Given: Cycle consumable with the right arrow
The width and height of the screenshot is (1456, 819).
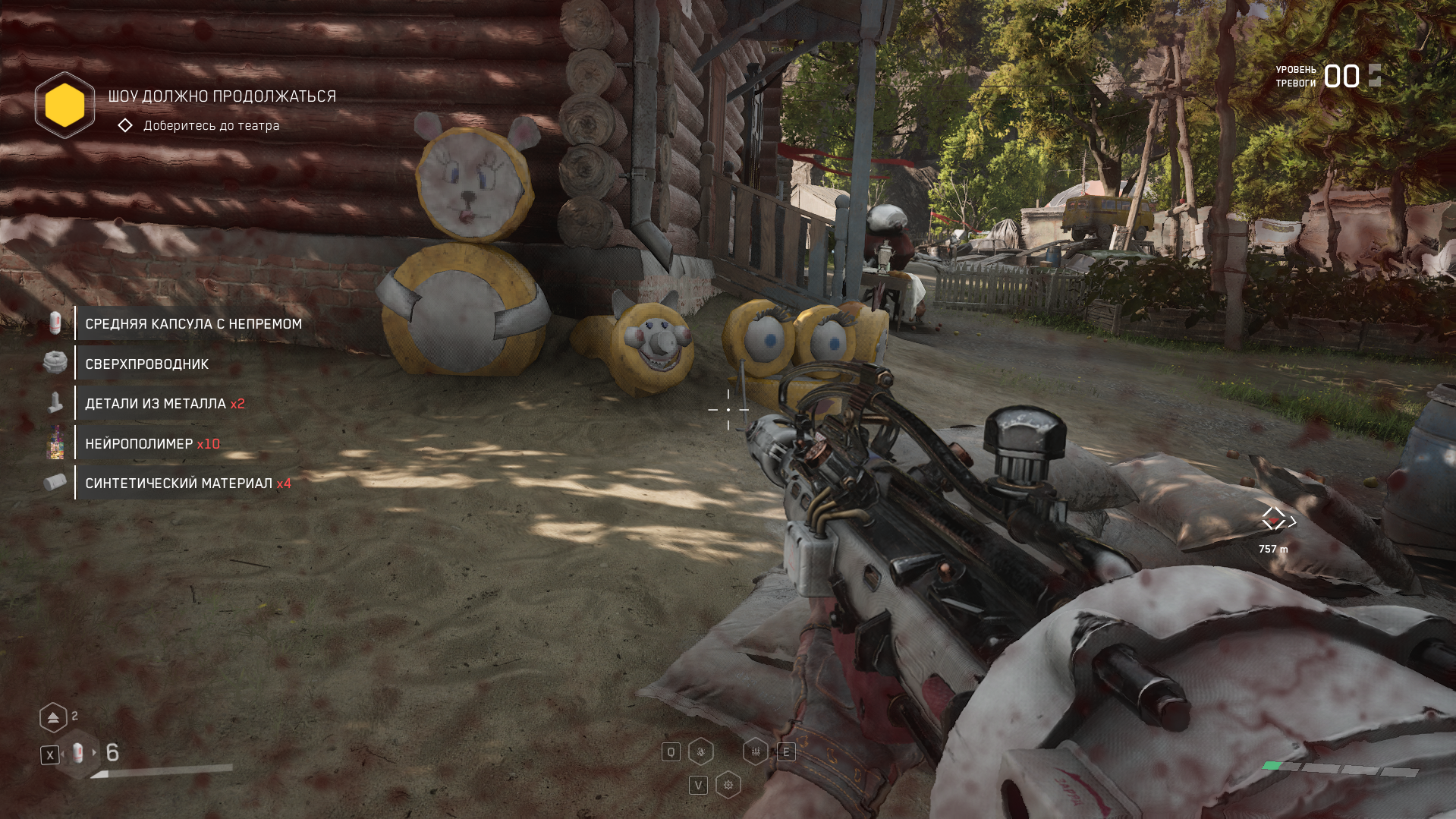Looking at the screenshot, I should click(x=95, y=753).
